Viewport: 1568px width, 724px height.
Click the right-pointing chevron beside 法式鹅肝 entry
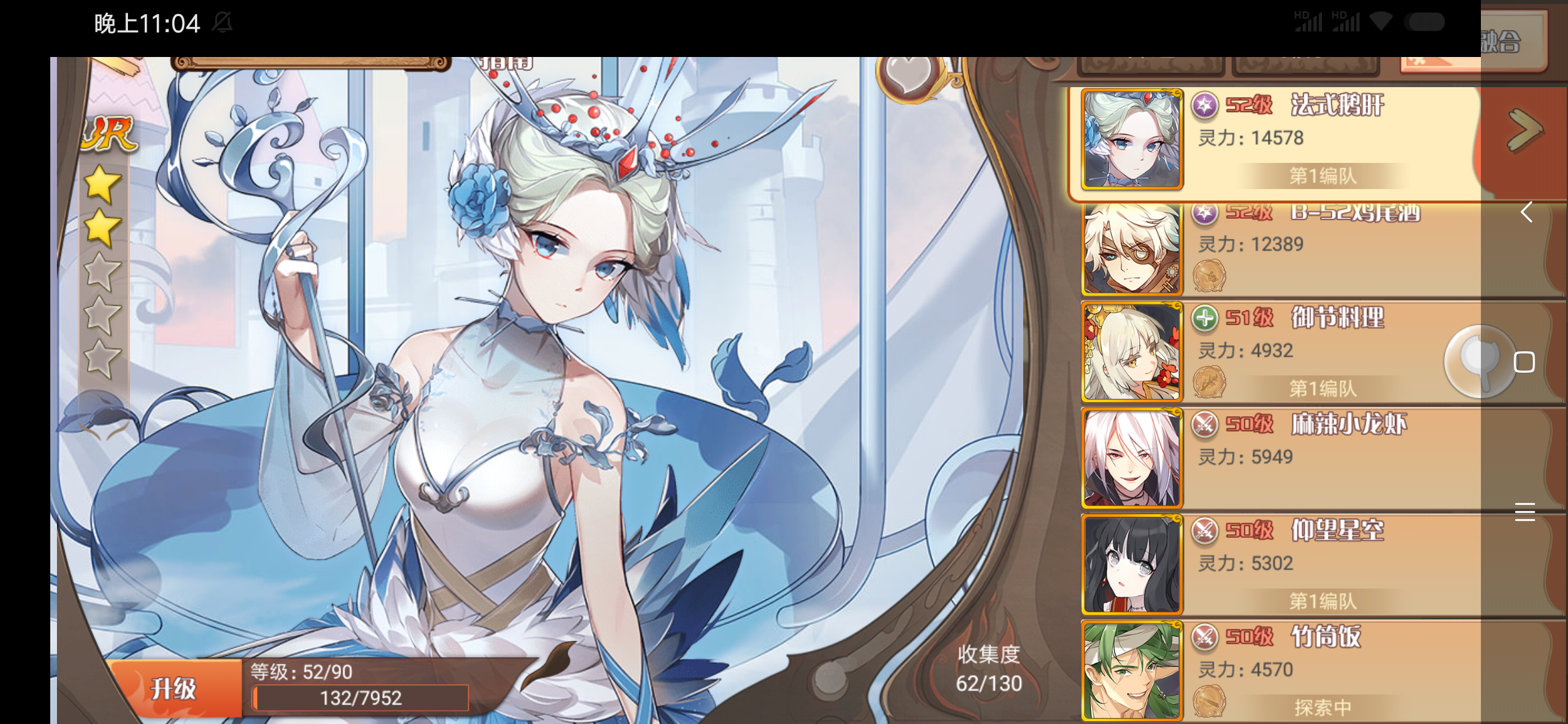click(1526, 131)
